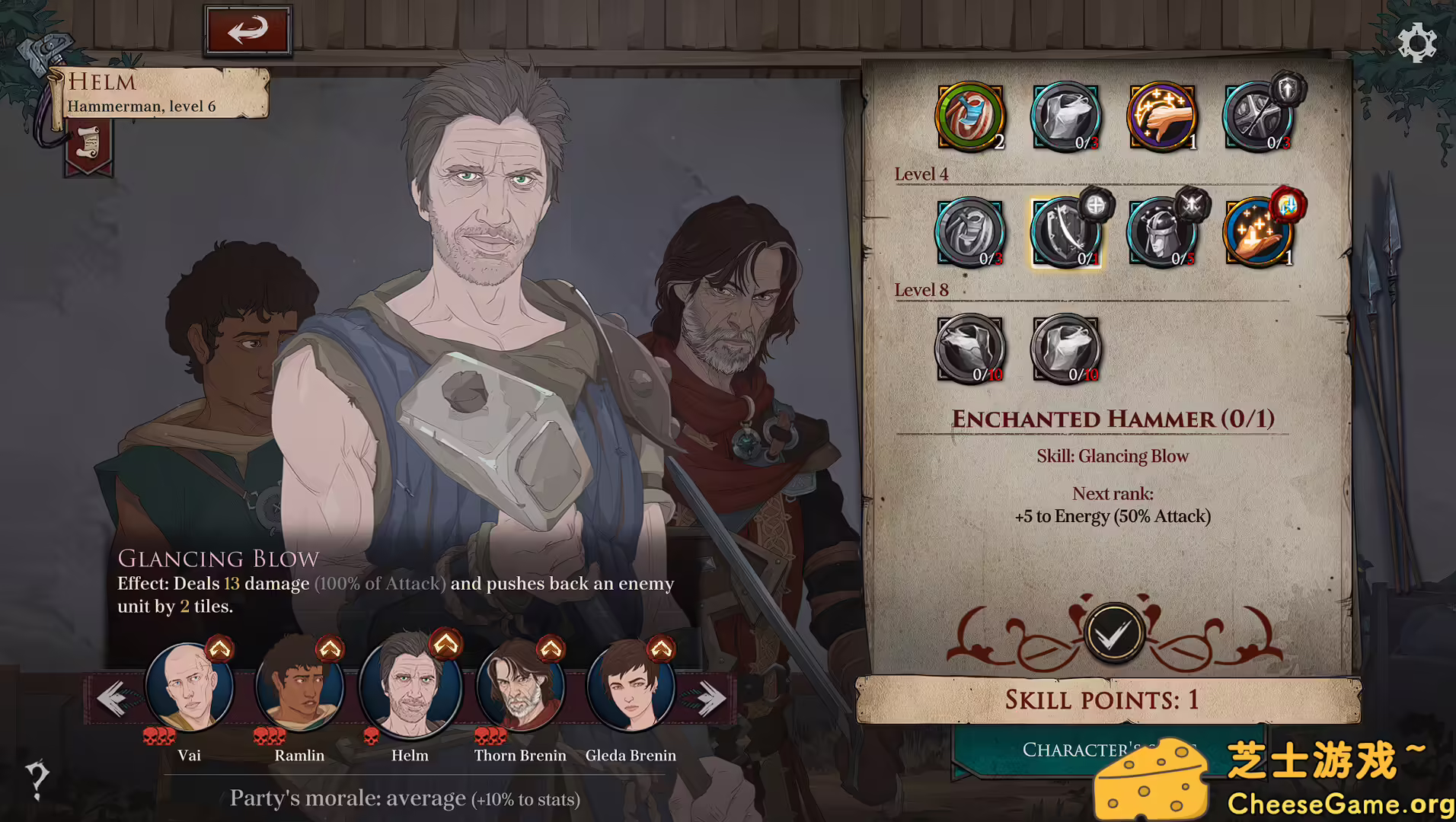Select the highlighted Enchanted Hammer skill
The width and height of the screenshot is (1456, 822).
pyautogui.click(x=1065, y=233)
